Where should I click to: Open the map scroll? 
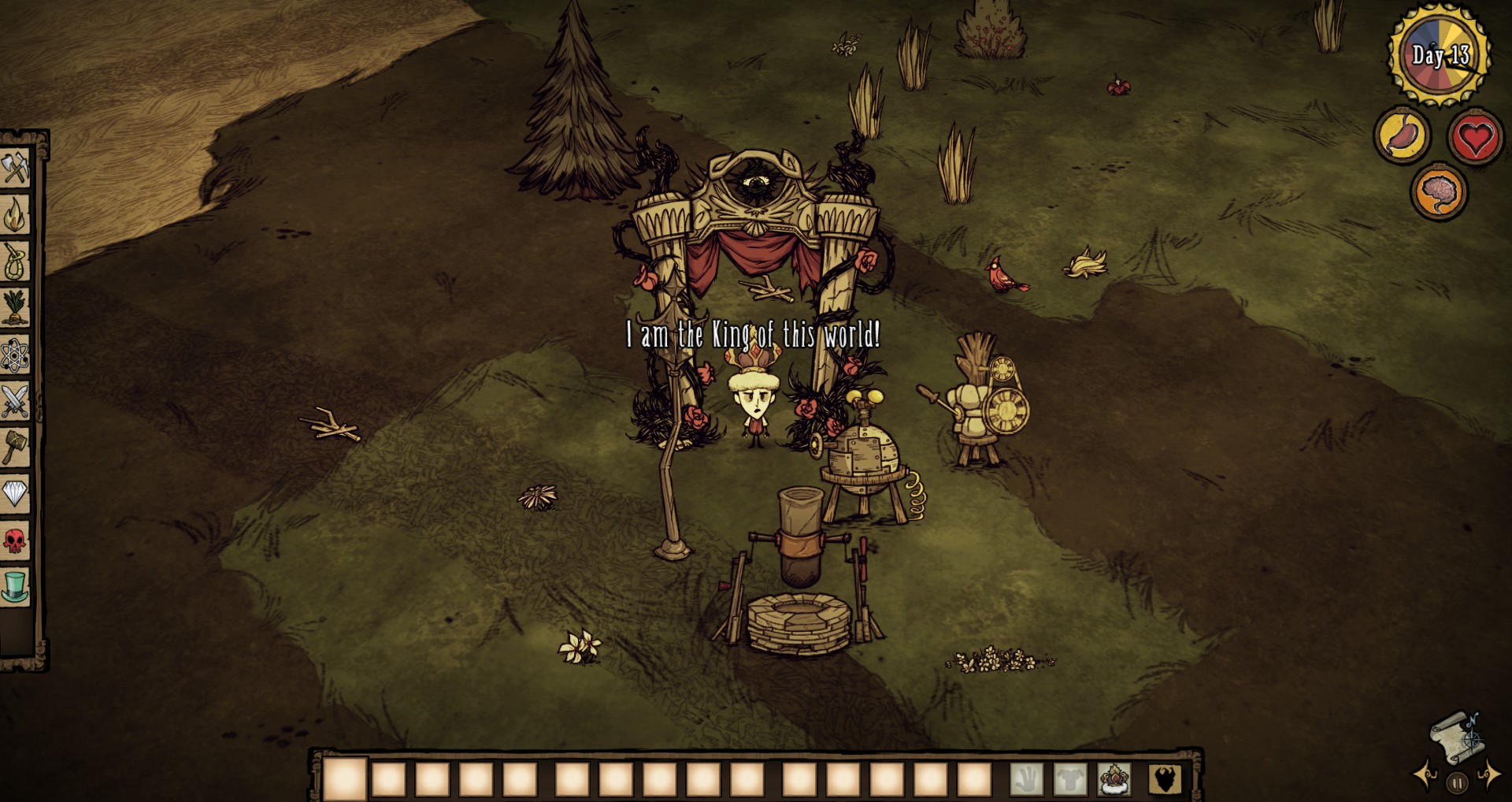(1455, 737)
